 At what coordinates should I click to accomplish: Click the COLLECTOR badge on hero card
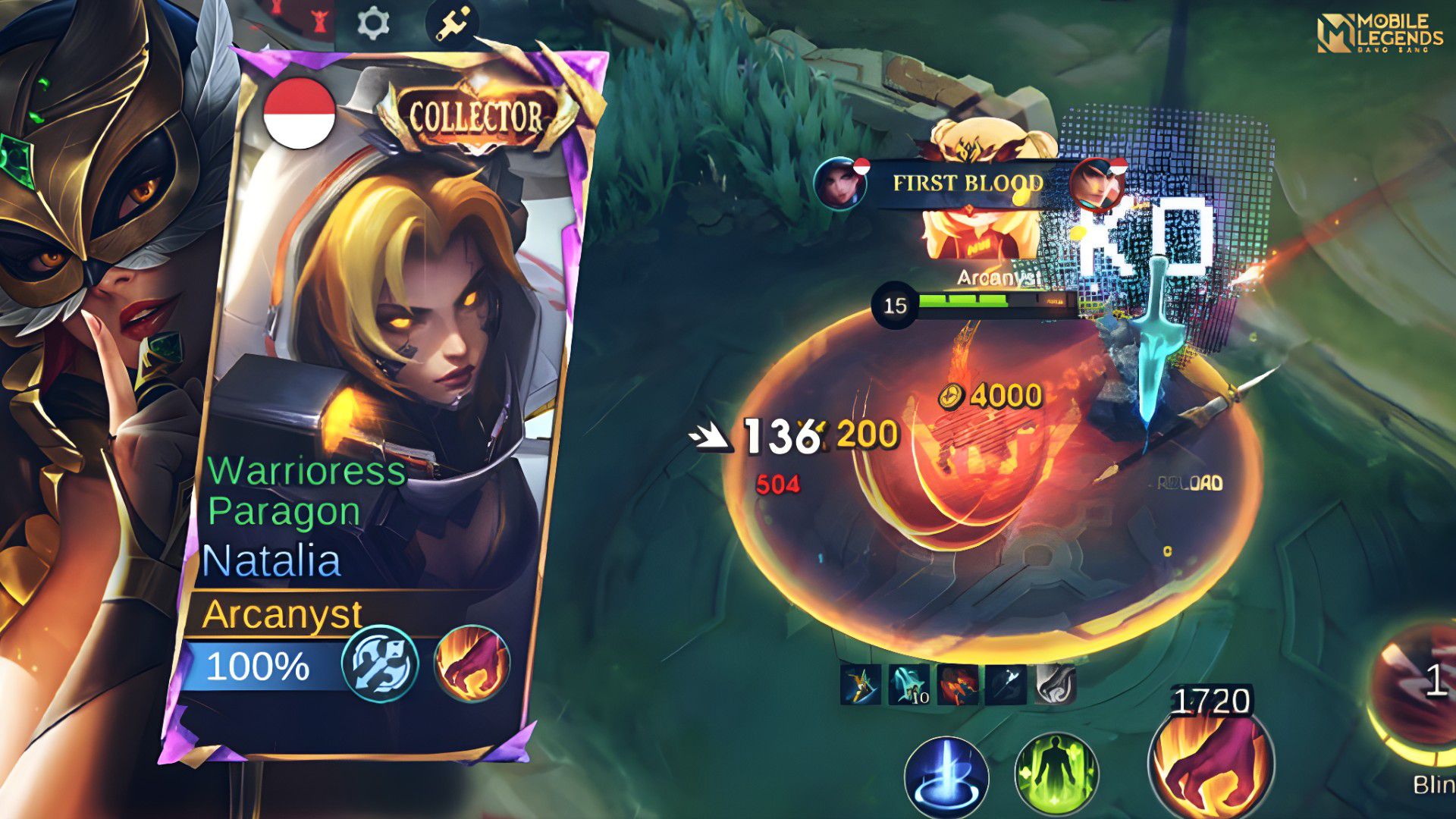tap(475, 117)
